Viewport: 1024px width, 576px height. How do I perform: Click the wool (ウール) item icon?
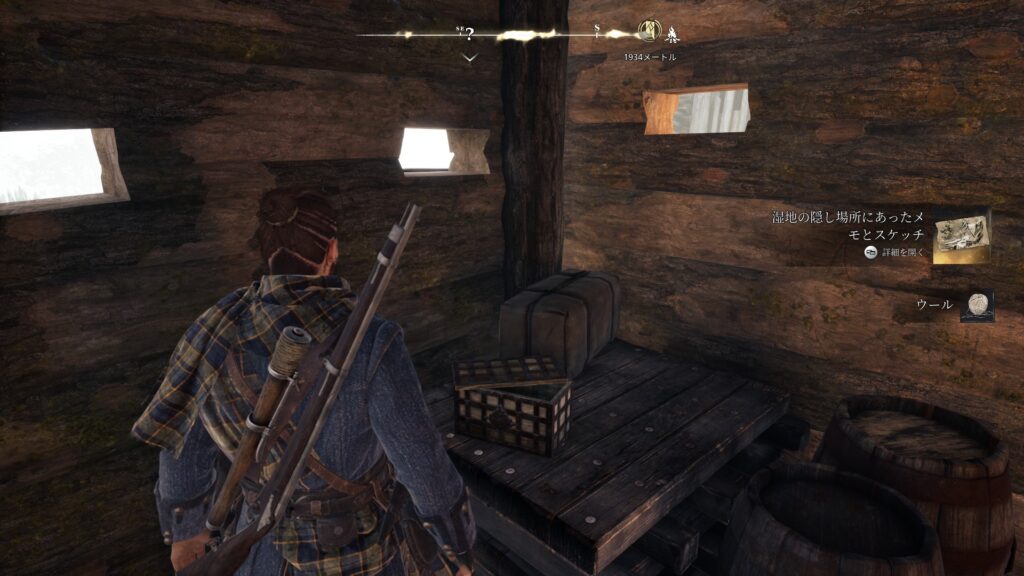[x=976, y=305]
